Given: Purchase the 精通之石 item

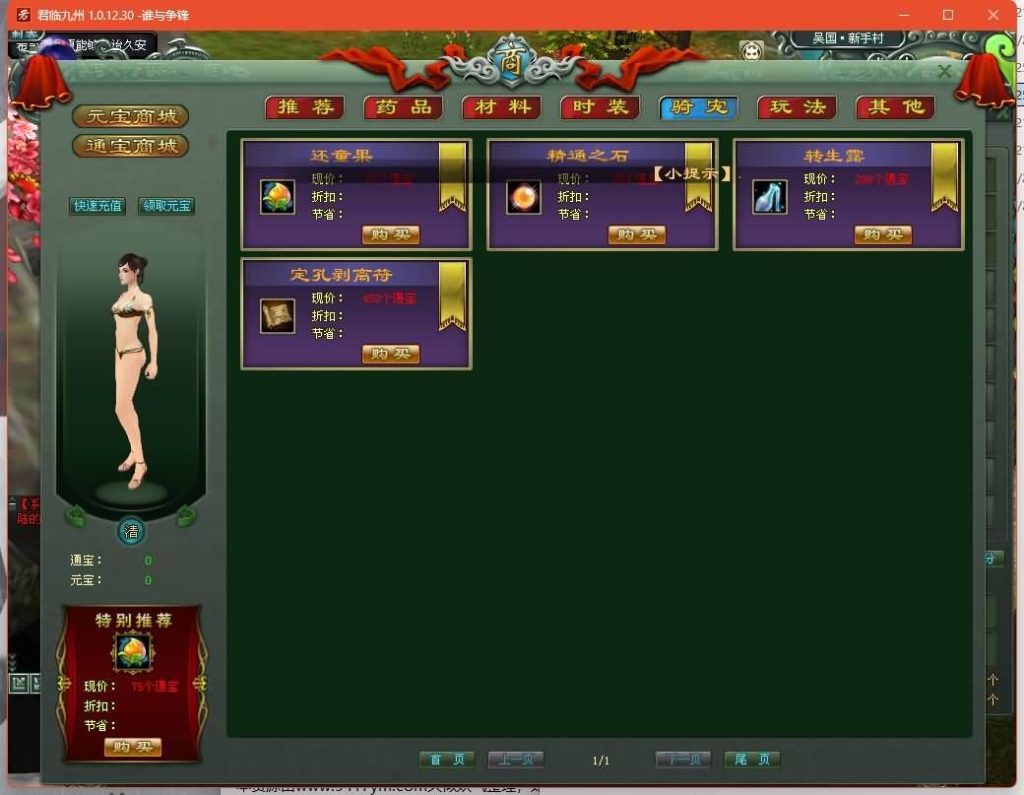Looking at the screenshot, I should point(636,235).
